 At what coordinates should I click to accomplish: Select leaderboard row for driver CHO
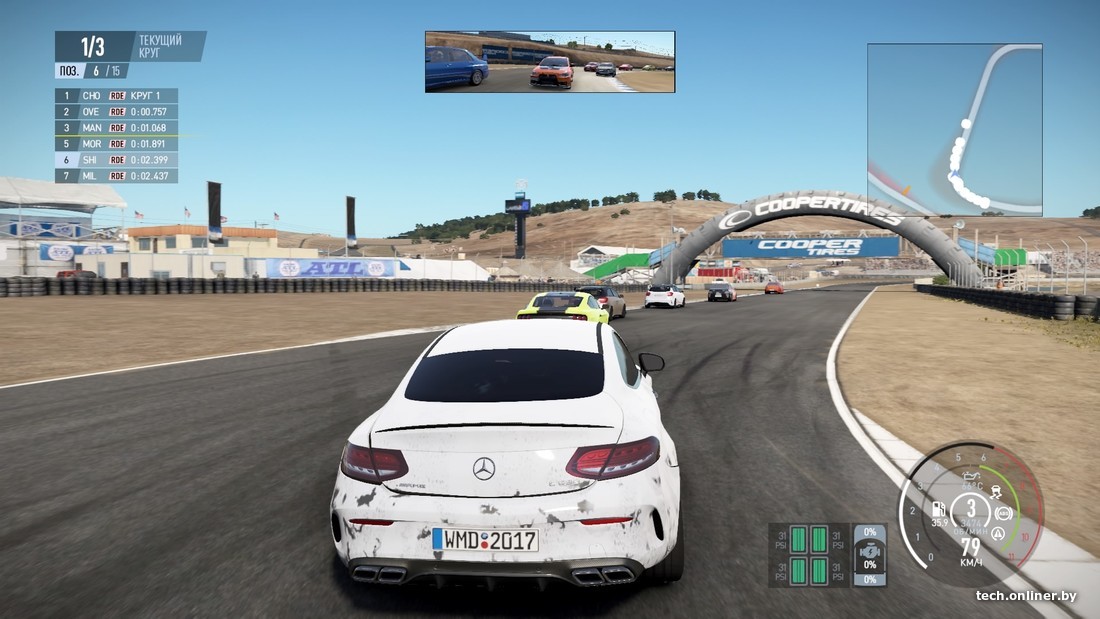pyautogui.click(x=116, y=96)
